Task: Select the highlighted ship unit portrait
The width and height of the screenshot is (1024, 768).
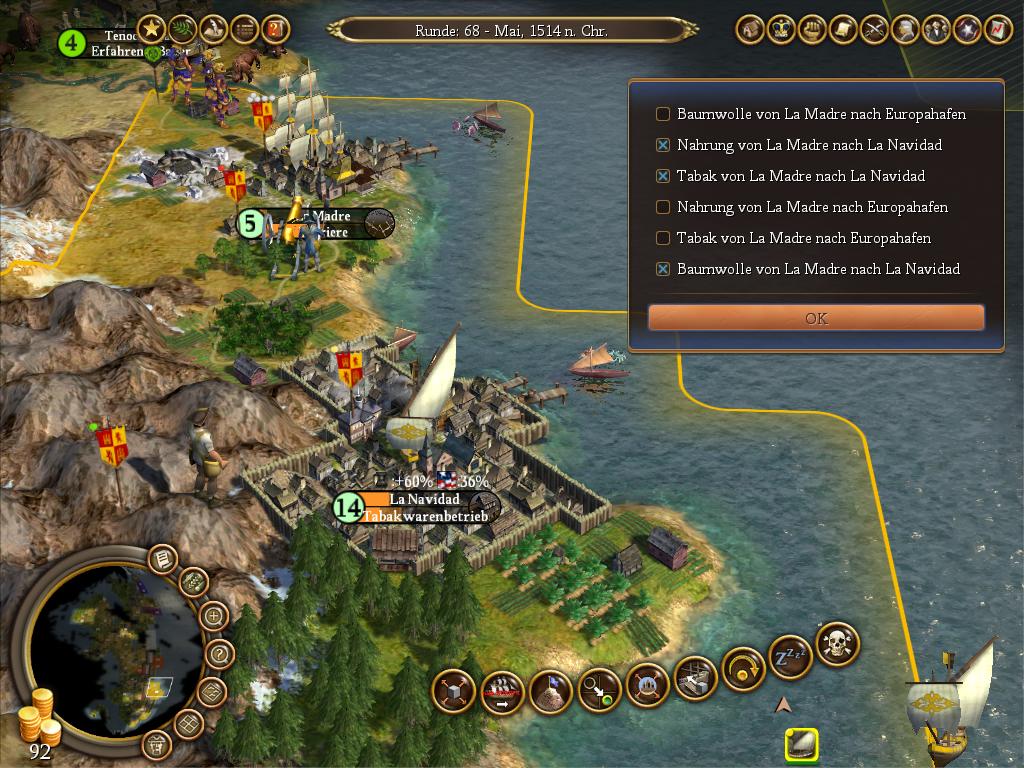Action: click(802, 745)
